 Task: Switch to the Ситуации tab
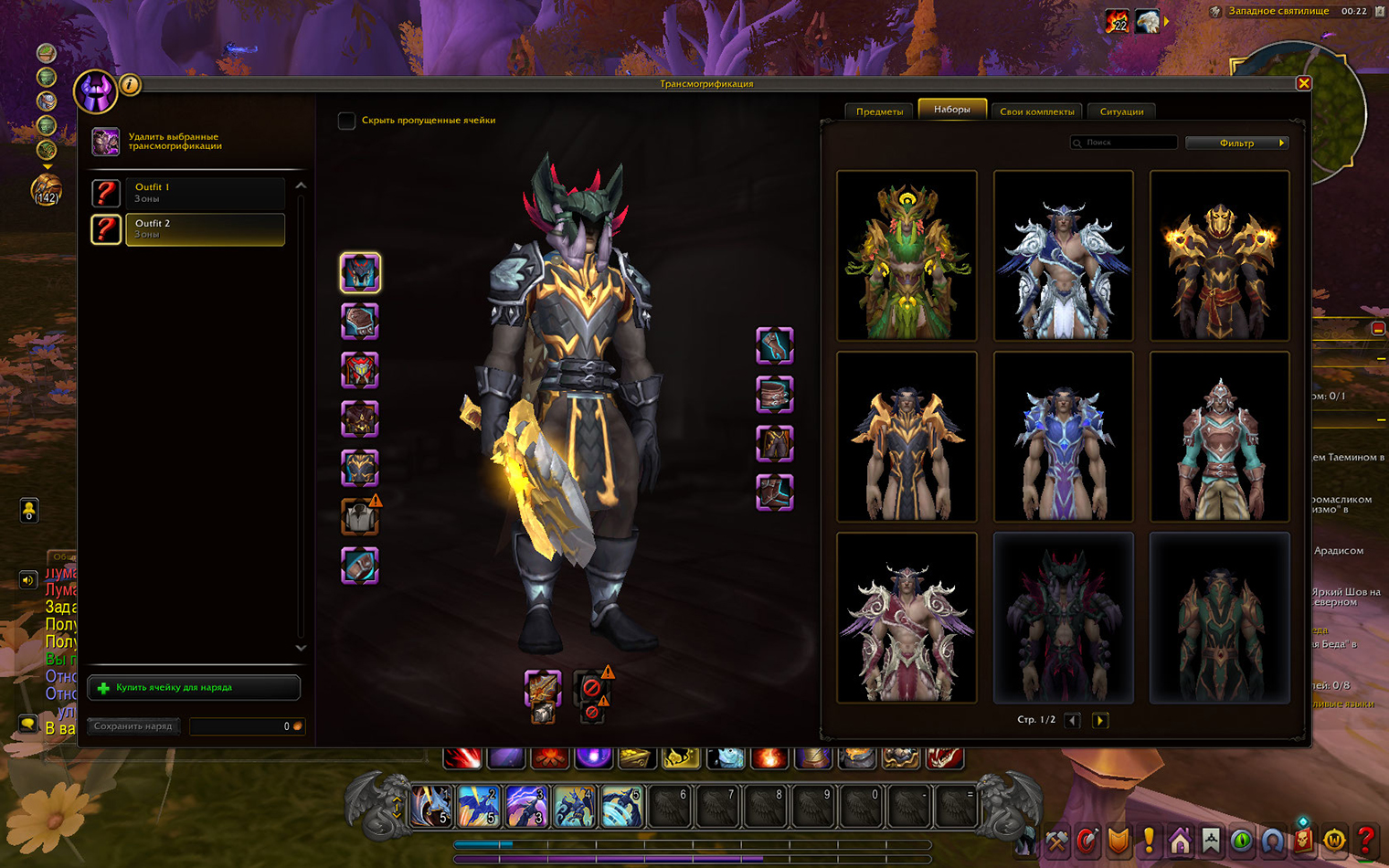(1121, 111)
